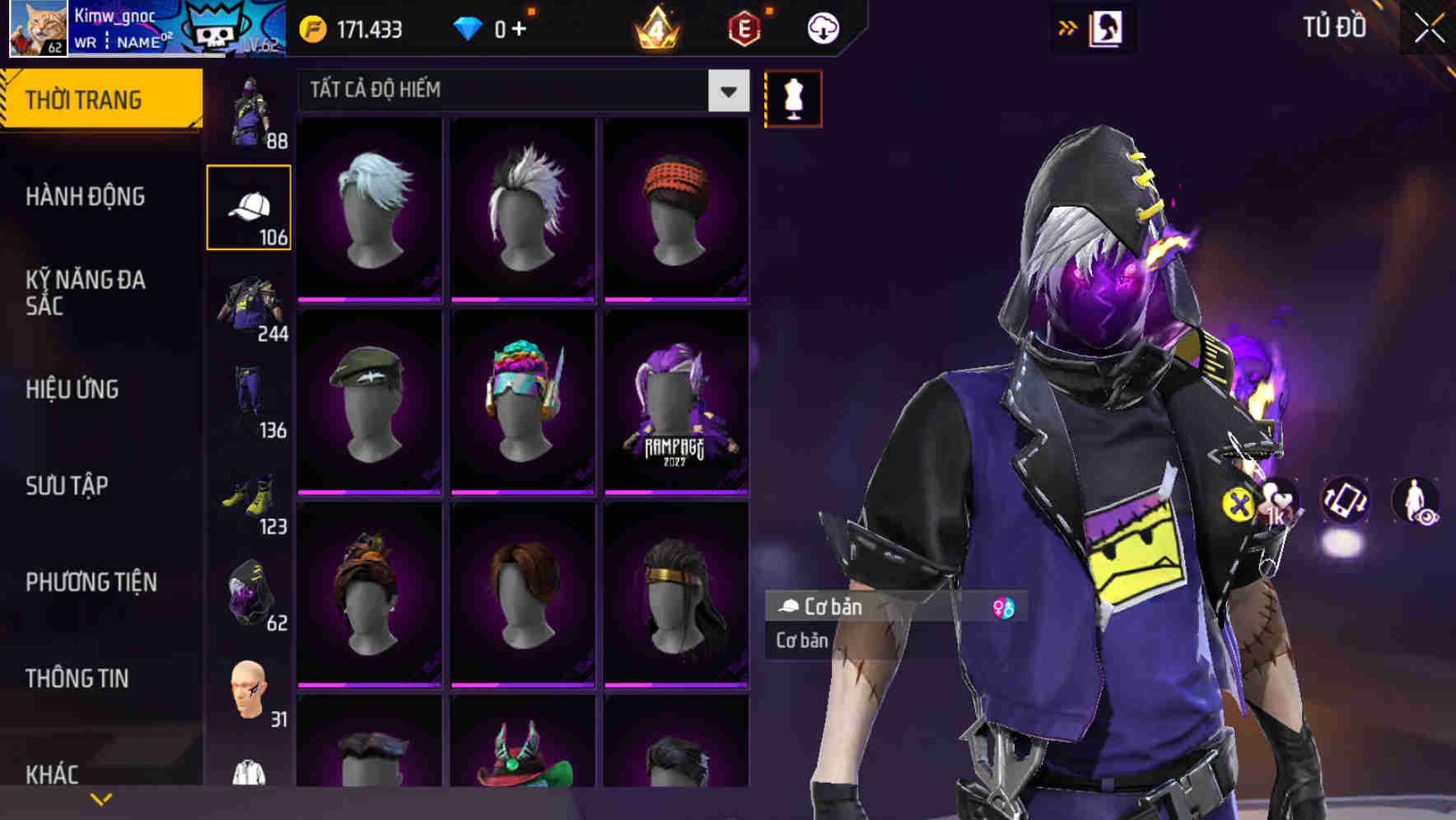
Task: Click the double chevron near top right
Action: (1068, 26)
